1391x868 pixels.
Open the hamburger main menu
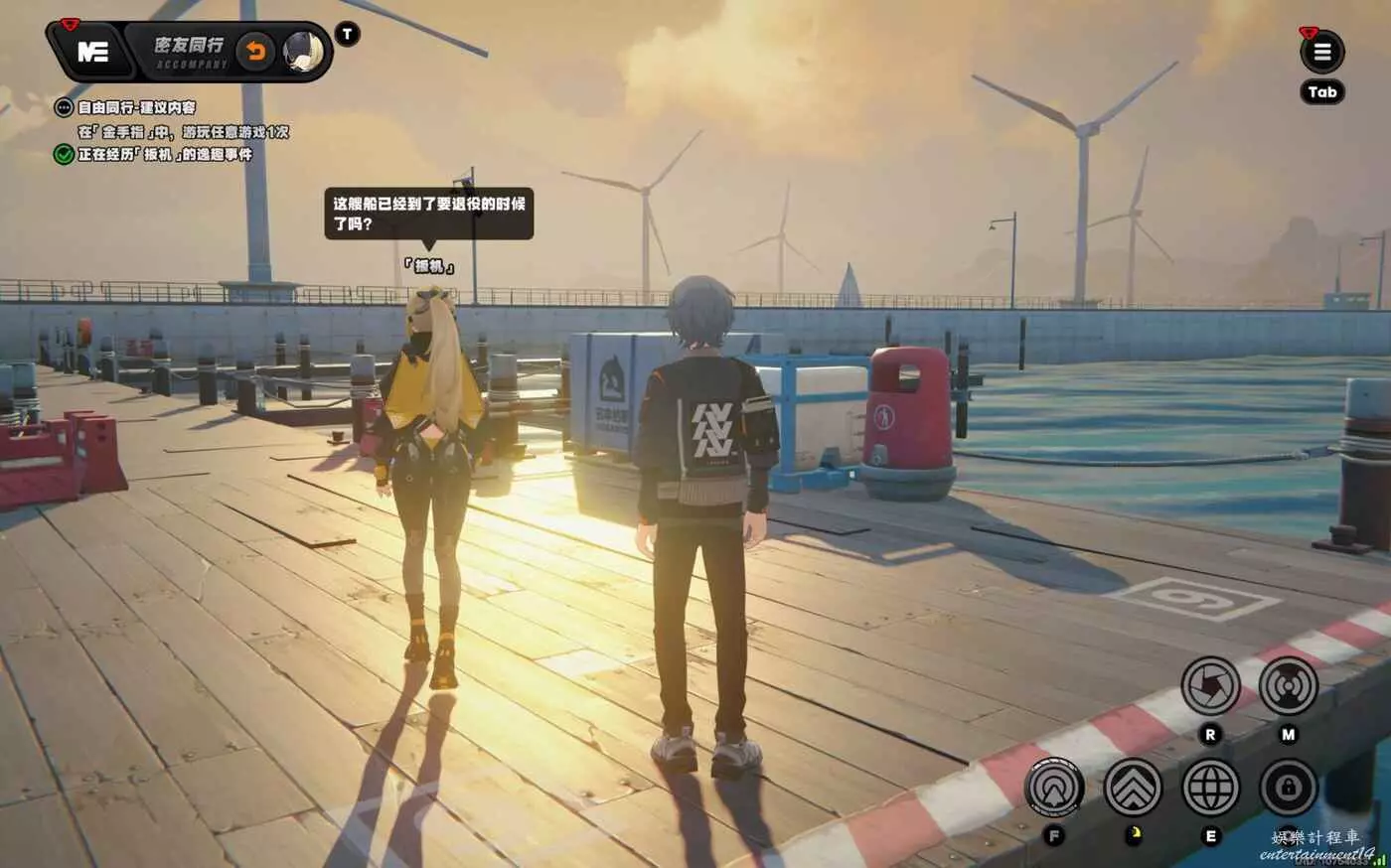point(1321,53)
